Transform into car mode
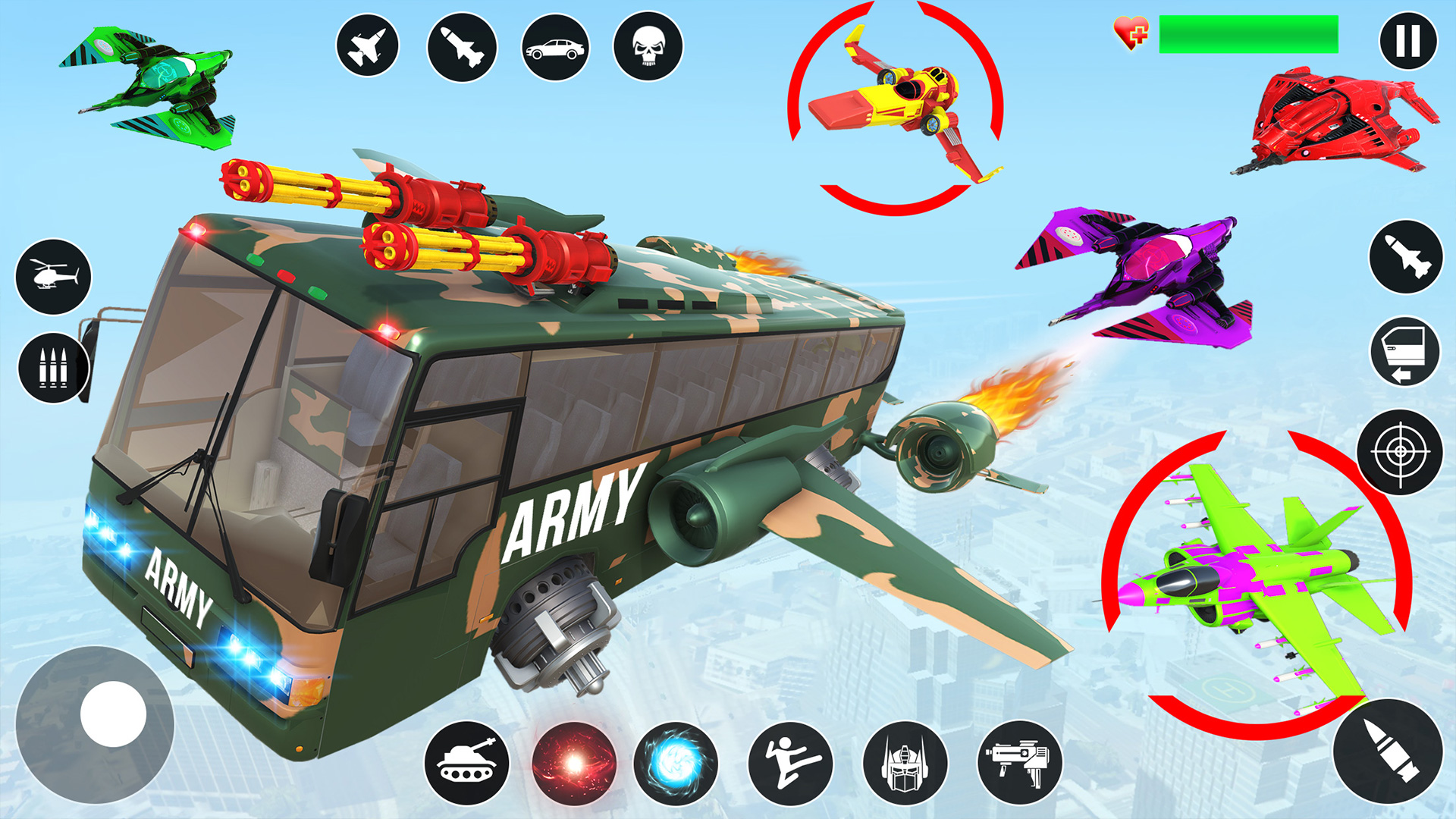 pos(554,44)
